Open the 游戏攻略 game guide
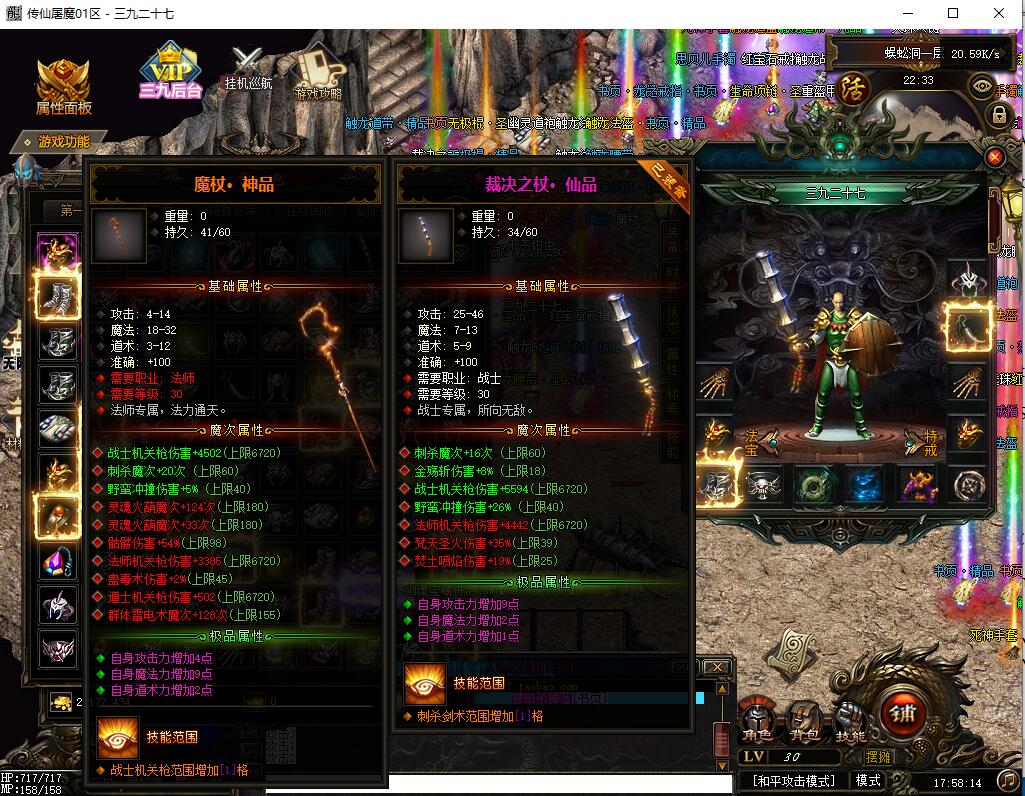 [x=317, y=72]
